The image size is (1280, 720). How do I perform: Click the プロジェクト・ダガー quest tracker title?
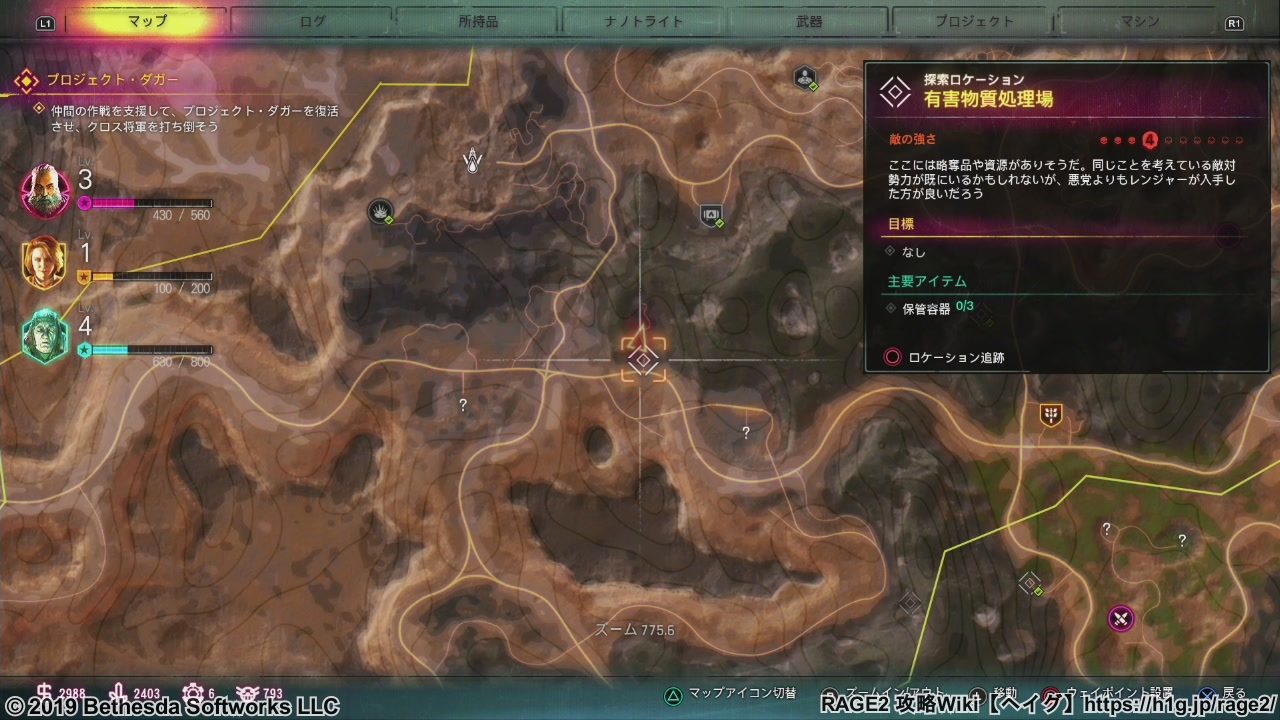112,79
